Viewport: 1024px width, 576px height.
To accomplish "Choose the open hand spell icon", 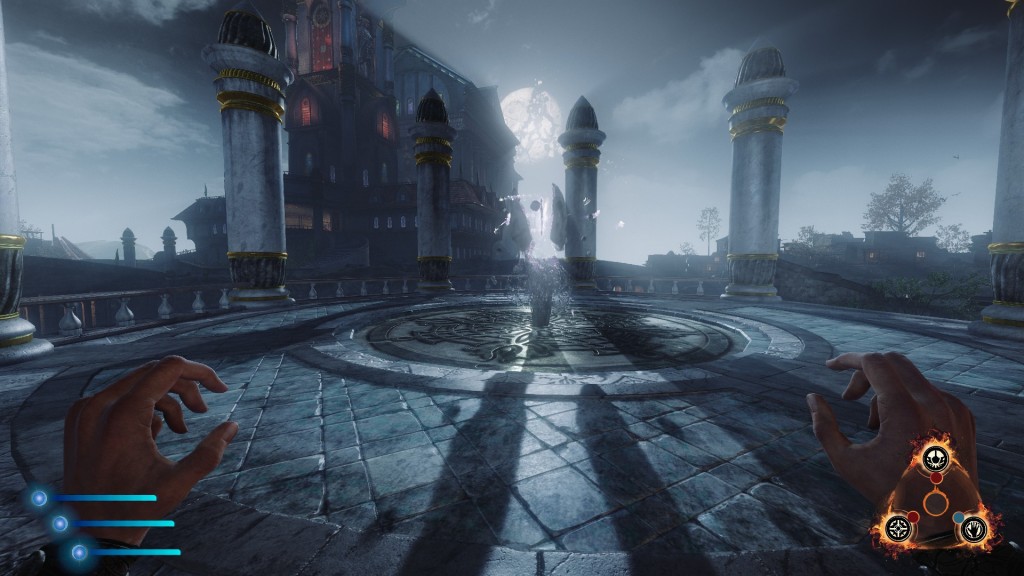I will 972,530.
